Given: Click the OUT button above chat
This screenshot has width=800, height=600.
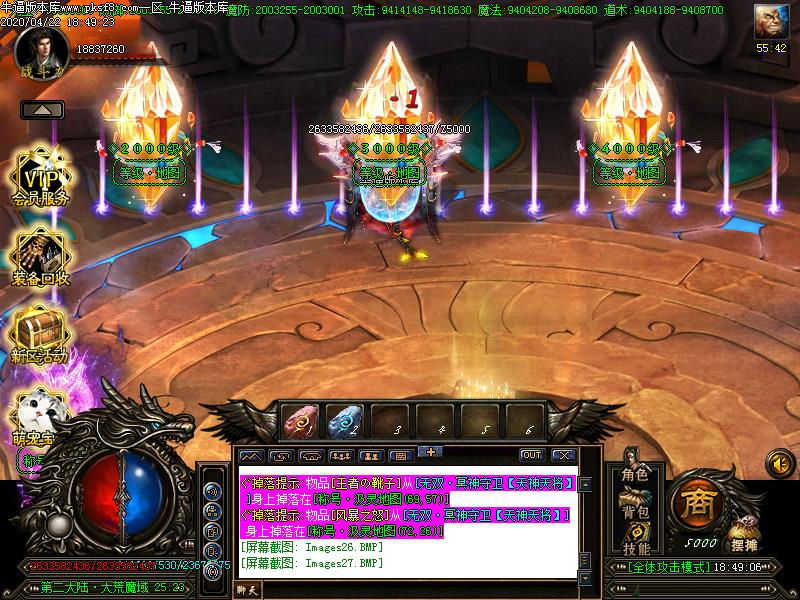Looking at the screenshot, I should (x=531, y=455).
